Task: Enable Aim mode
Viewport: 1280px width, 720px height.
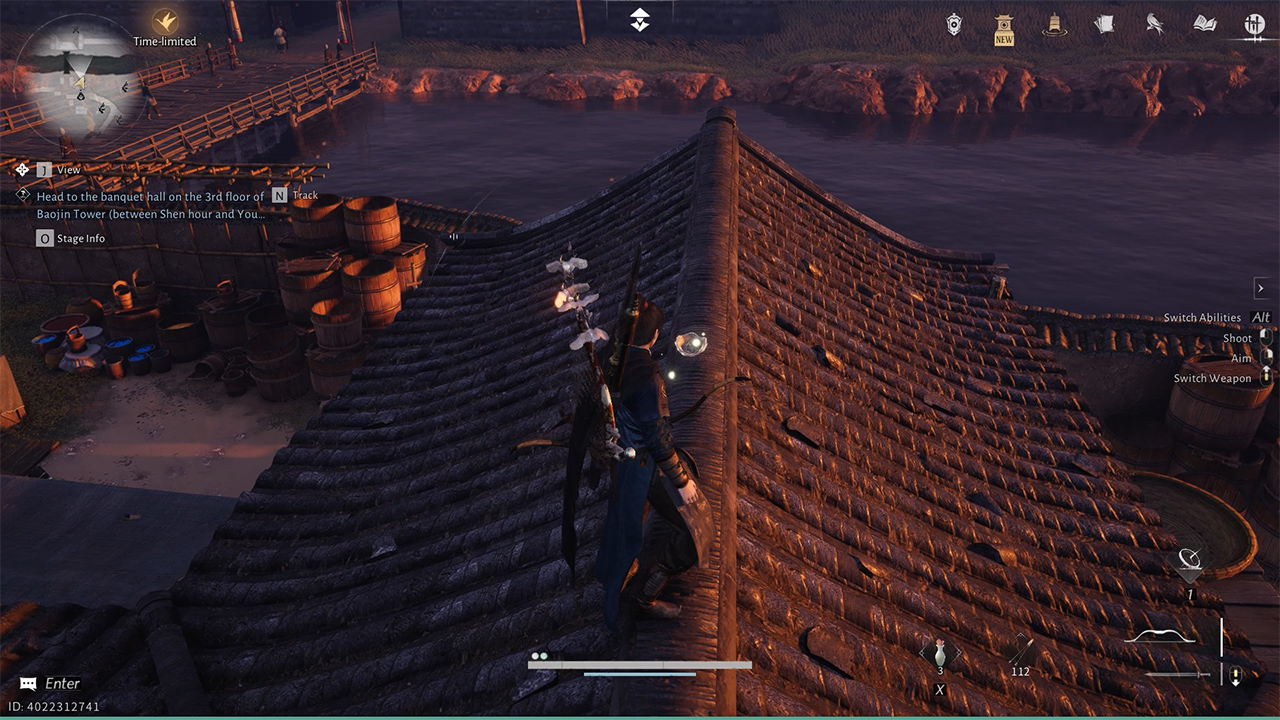Action: [x=1242, y=358]
